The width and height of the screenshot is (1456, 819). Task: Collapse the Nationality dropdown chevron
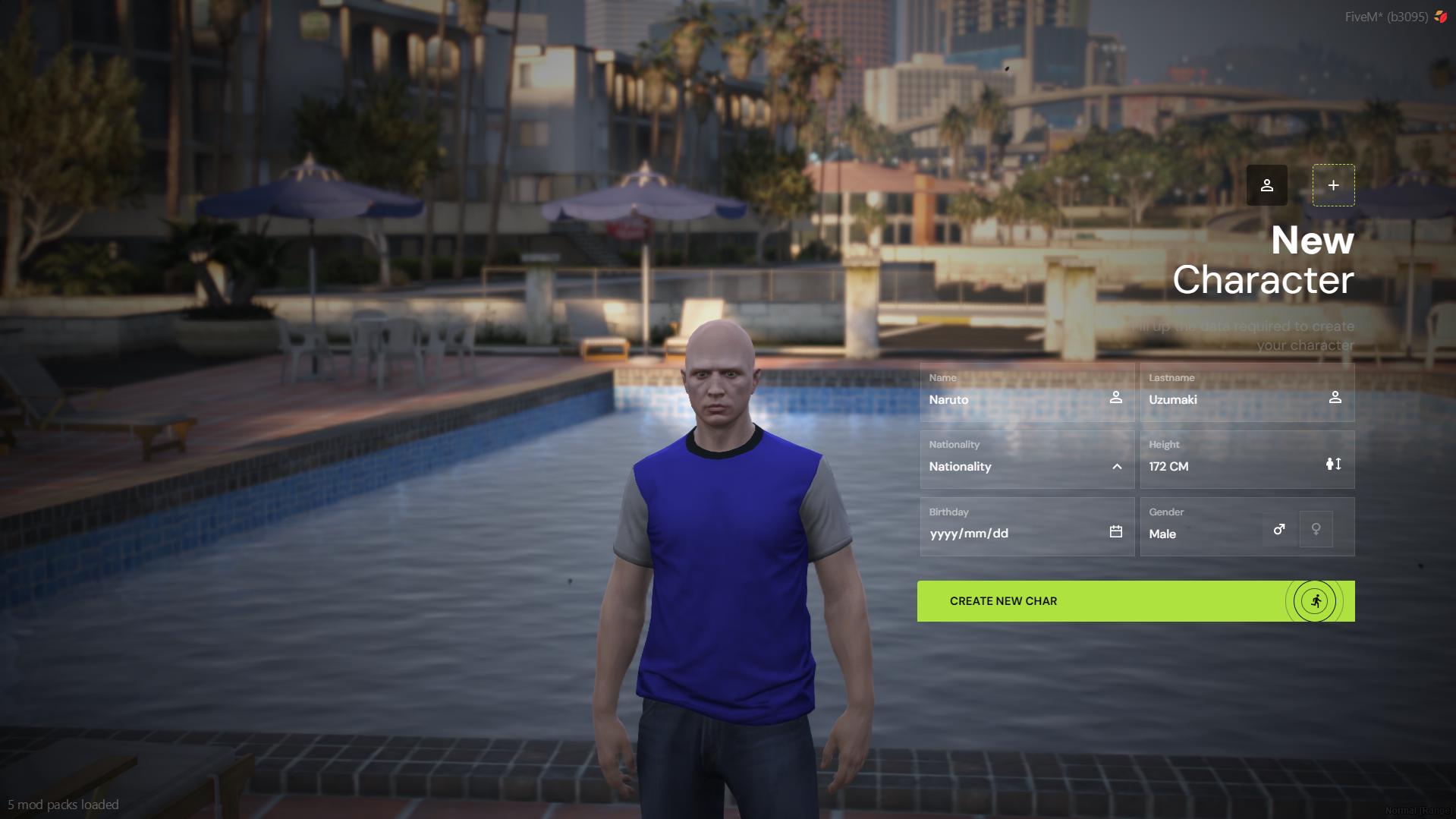pos(1115,466)
